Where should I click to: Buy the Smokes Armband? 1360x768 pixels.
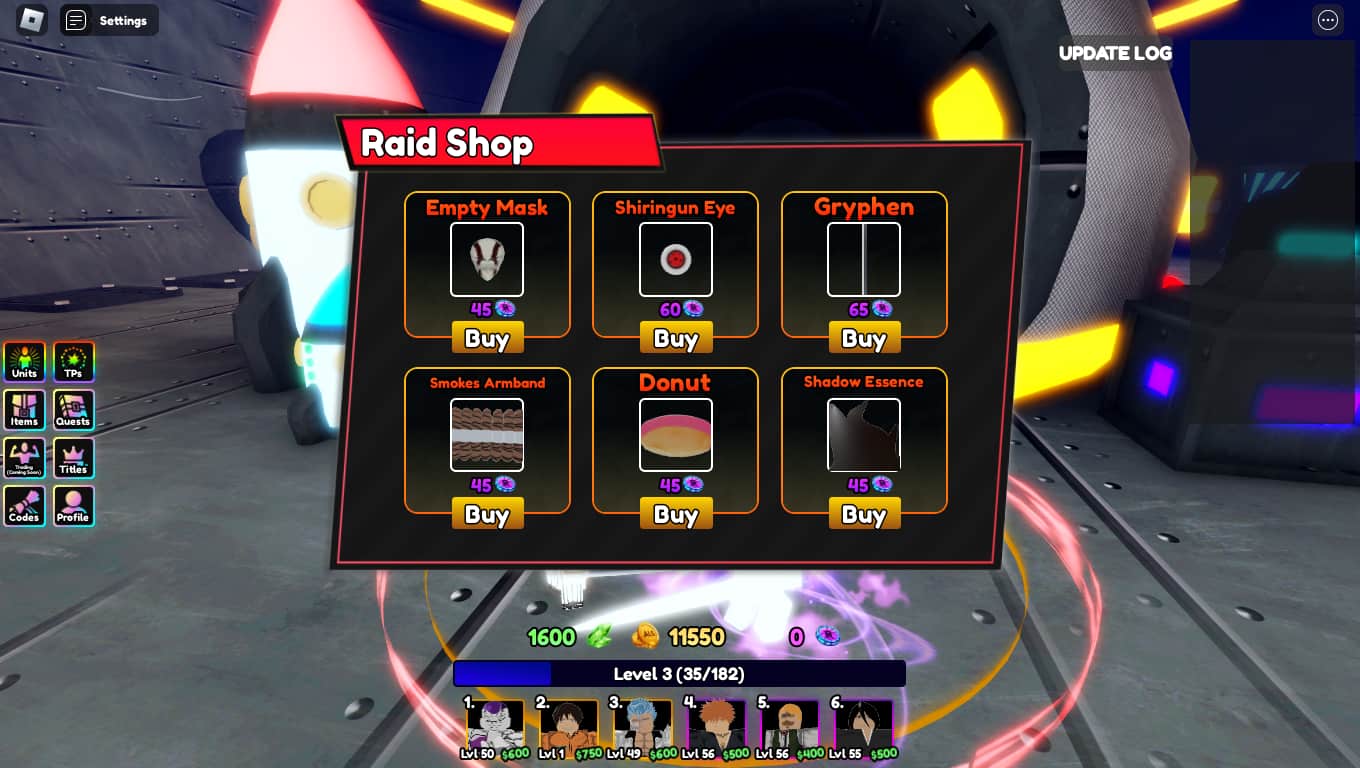(487, 513)
